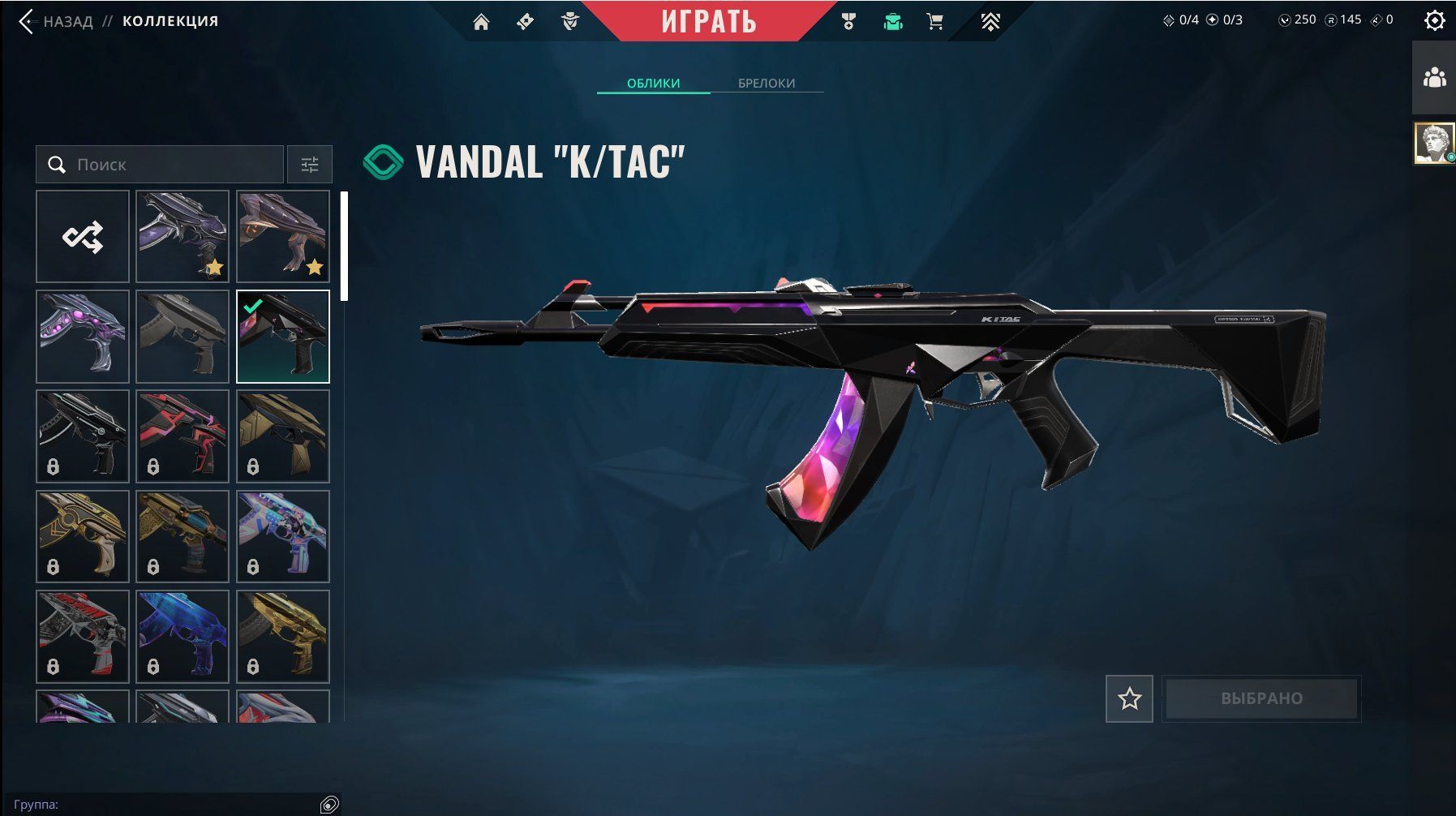Select the purple-gem silver Vandal skin
Image resolution: width=1456 pixels, height=816 pixels.
click(x=83, y=337)
